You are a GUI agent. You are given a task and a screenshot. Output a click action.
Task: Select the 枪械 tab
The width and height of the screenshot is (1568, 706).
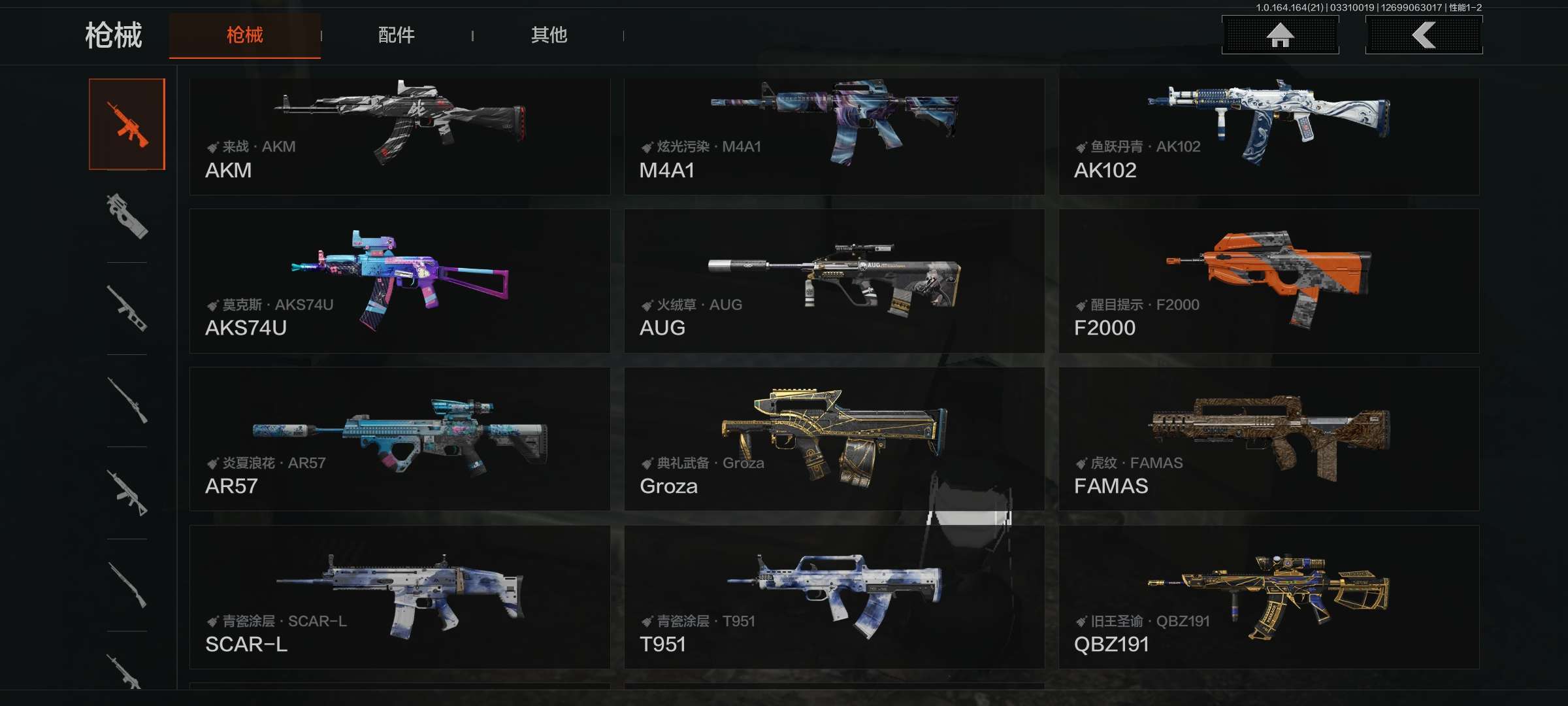(245, 35)
